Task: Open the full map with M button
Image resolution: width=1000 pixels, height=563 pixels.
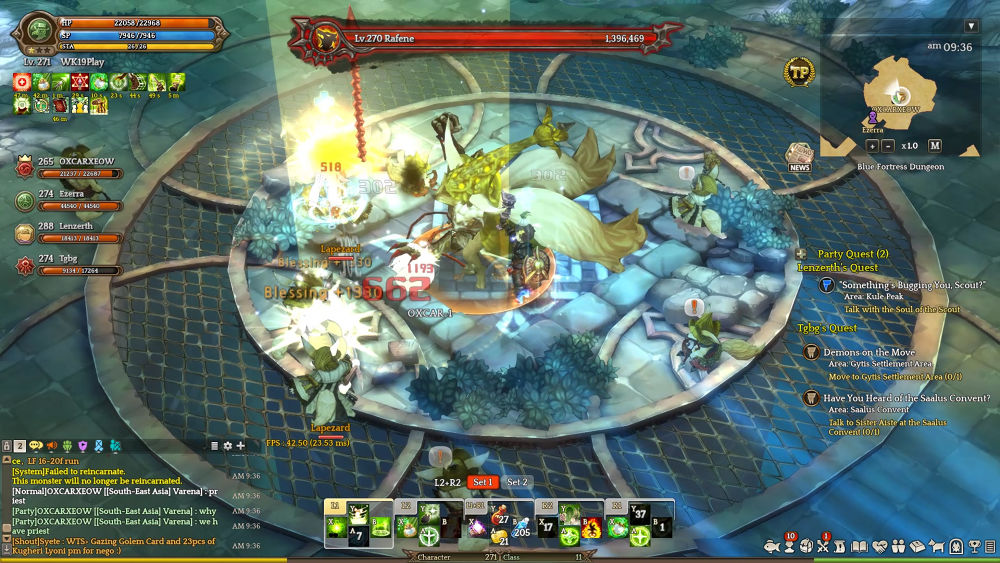Action: [935, 145]
